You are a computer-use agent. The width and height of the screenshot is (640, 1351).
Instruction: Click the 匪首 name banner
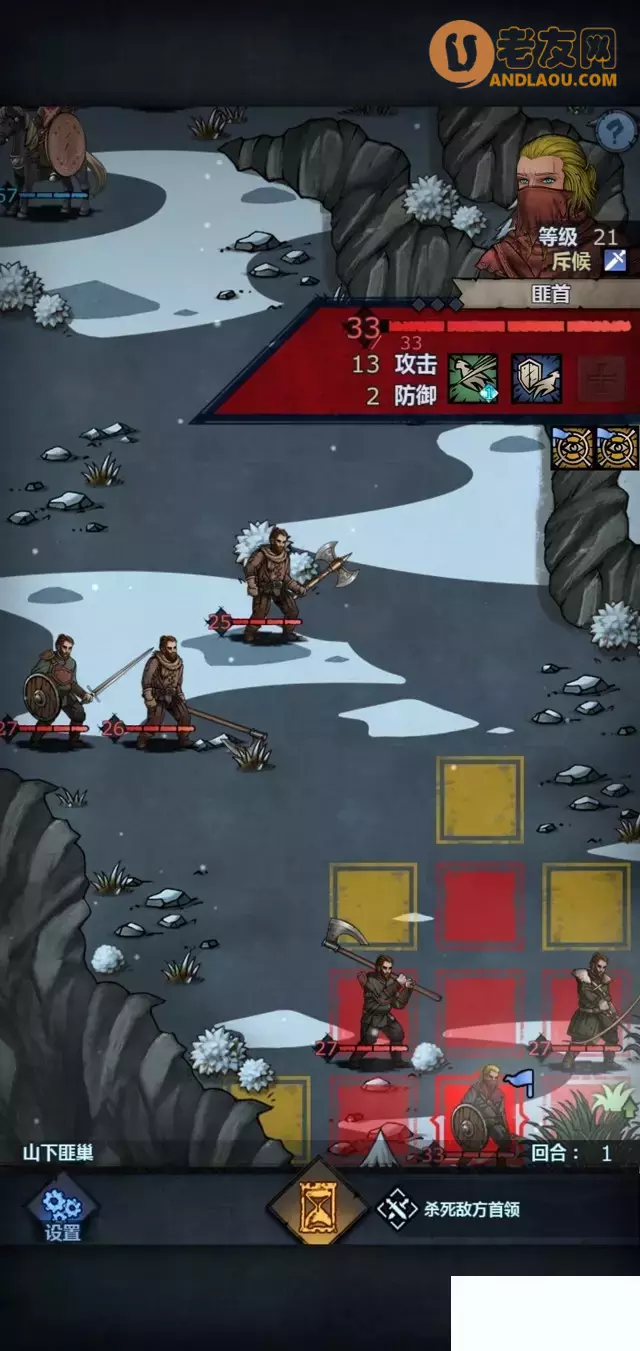point(550,293)
